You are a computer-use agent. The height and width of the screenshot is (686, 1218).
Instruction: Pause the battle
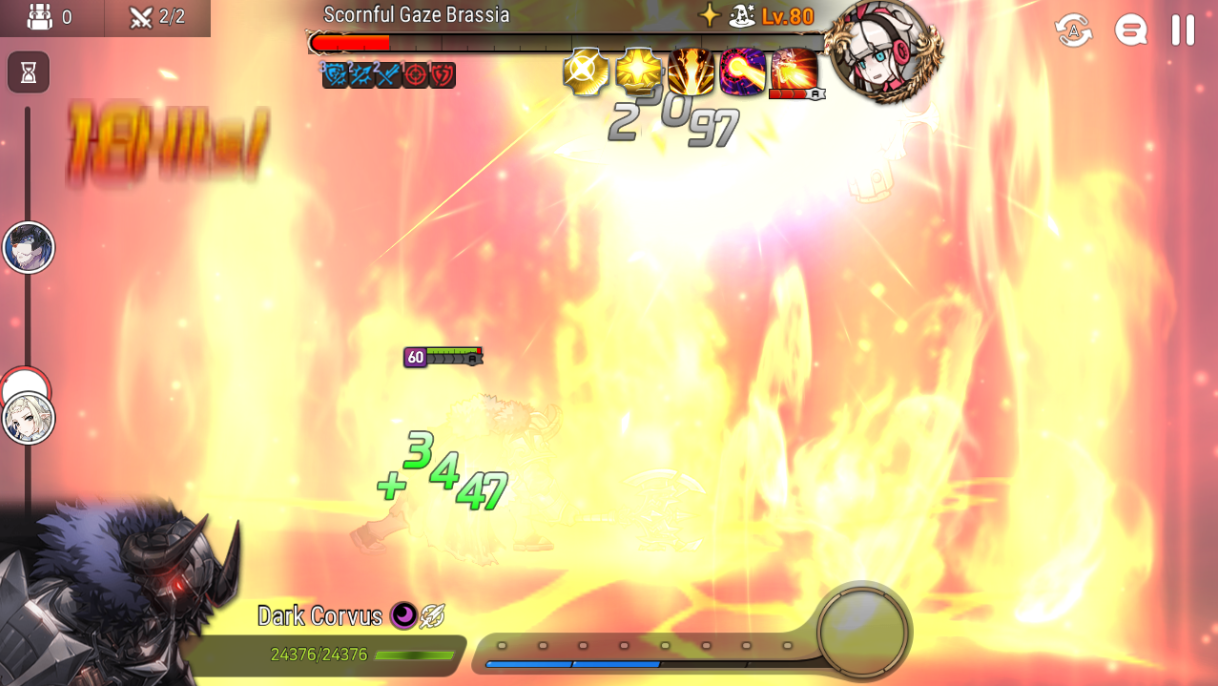pos(1183,30)
